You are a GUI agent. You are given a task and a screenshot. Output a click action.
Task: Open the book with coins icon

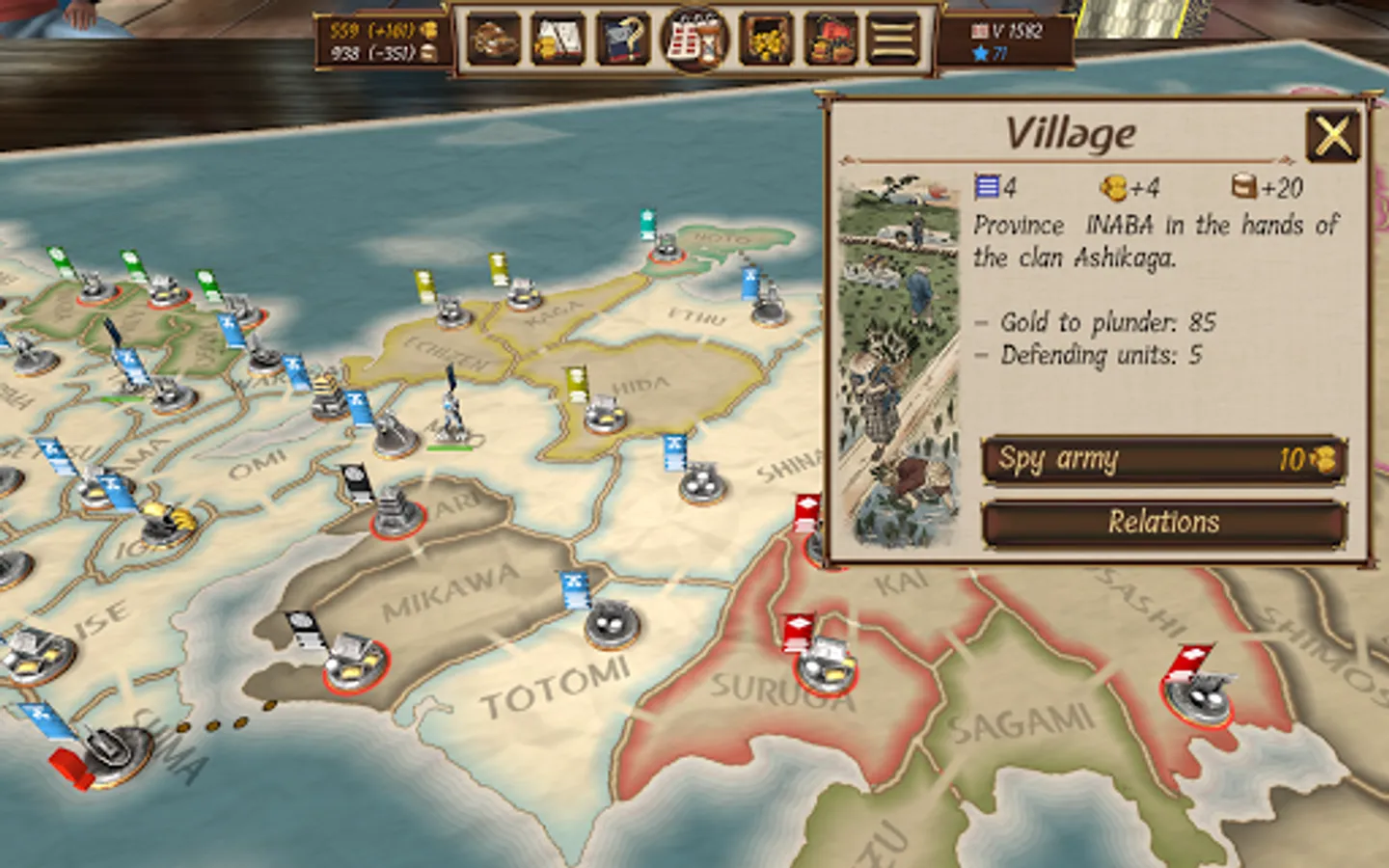coord(557,40)
